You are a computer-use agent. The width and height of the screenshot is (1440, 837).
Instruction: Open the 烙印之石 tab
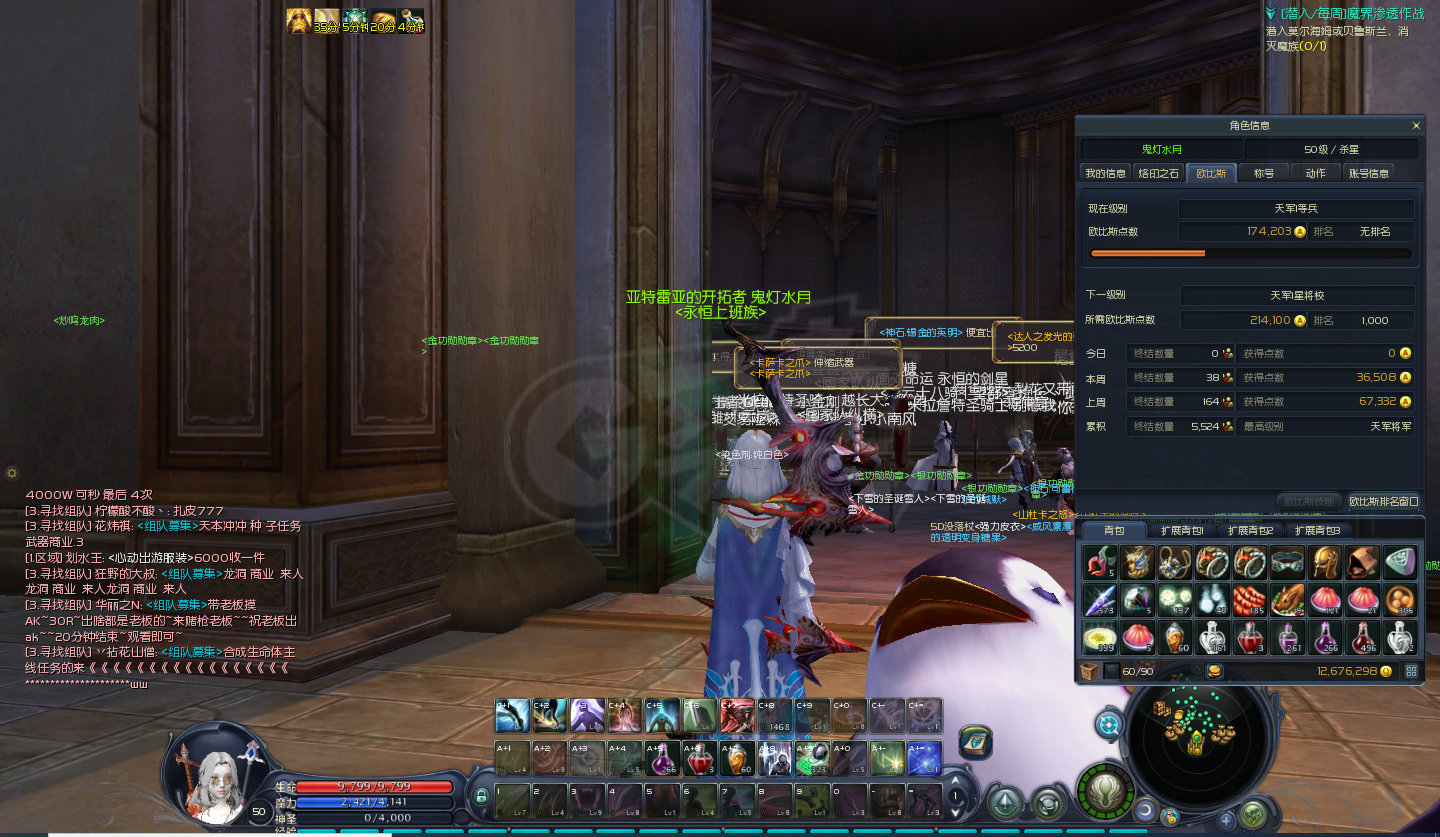click(1159, 173)
